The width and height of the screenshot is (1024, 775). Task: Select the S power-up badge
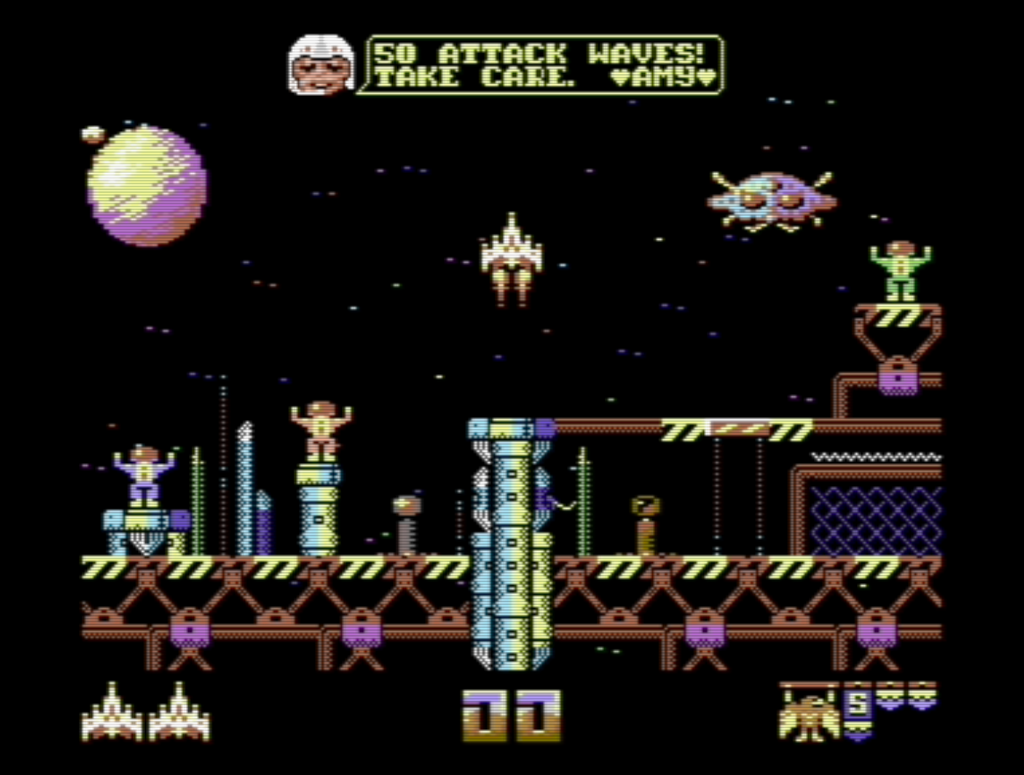point(857,708)
